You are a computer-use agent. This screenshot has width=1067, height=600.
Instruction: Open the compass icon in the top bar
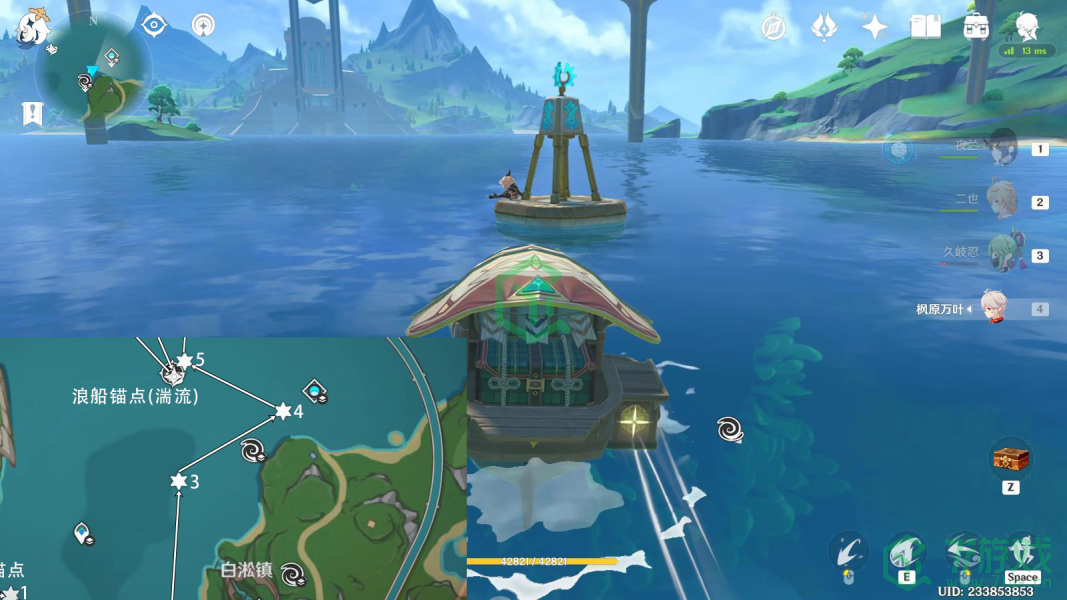click(773, 27)
